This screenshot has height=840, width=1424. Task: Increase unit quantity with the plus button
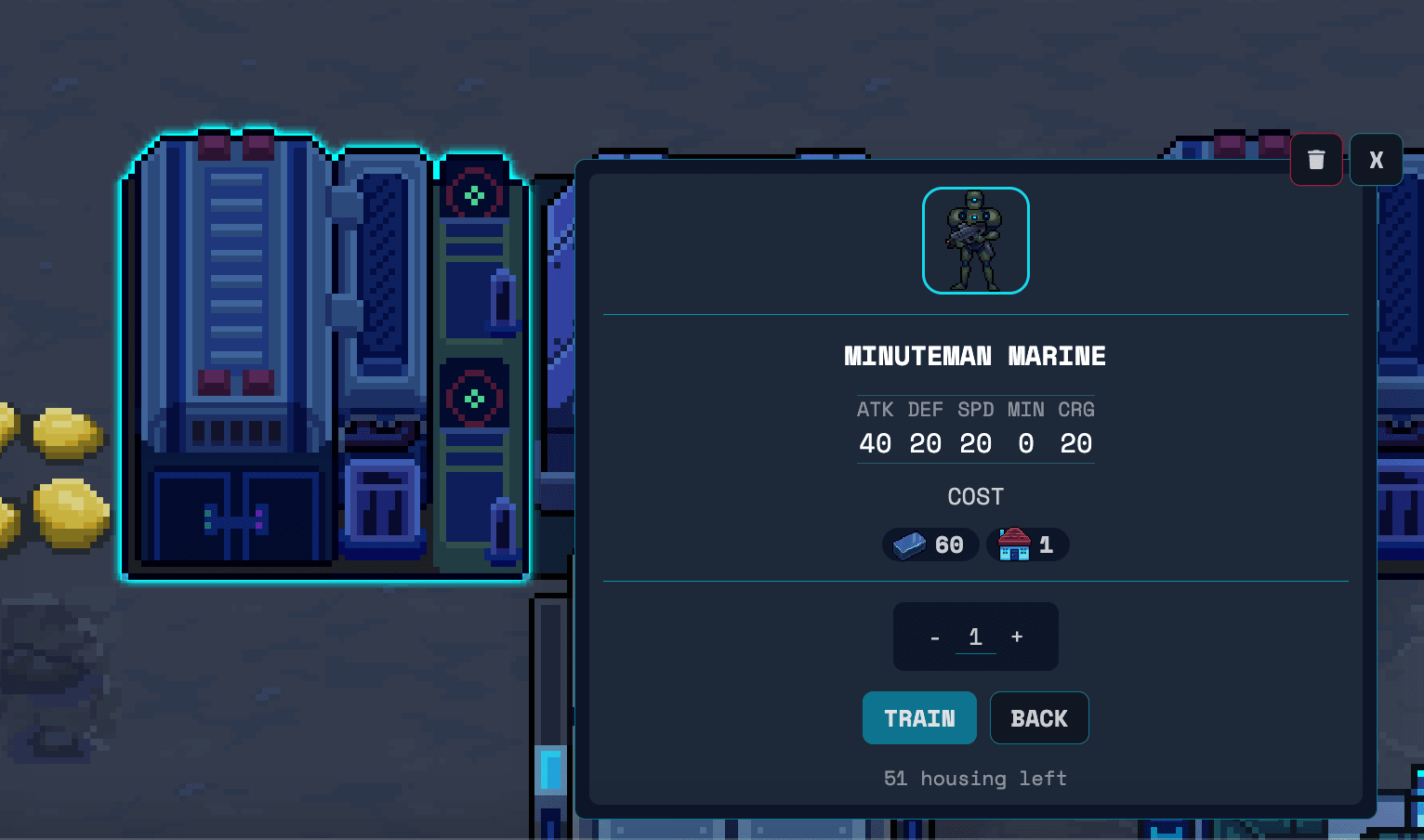[1016, 637]
